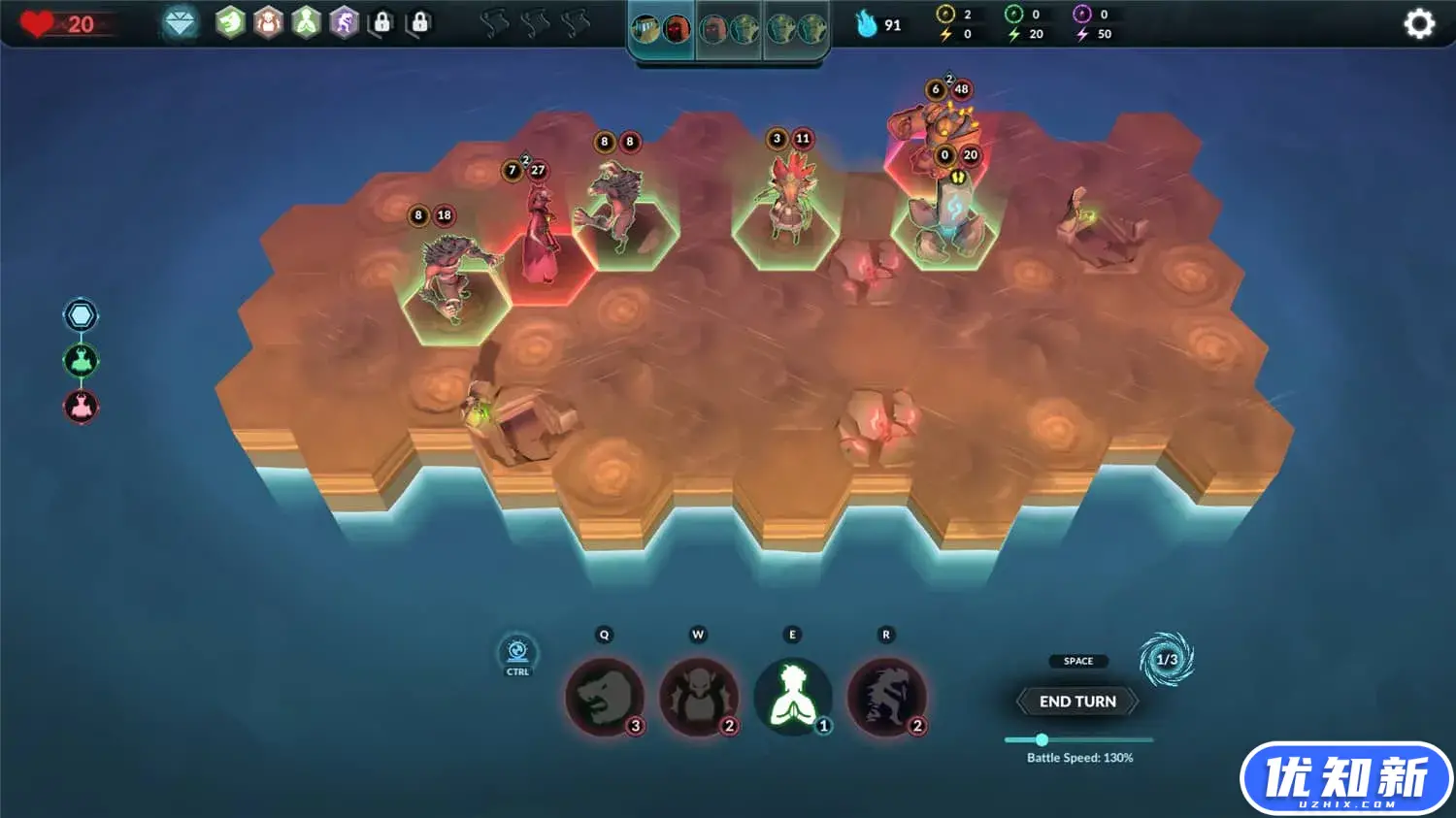Click the blue swirl portal counter
This screenshot has width=1456, height=818.
(x=1166, y=660)
